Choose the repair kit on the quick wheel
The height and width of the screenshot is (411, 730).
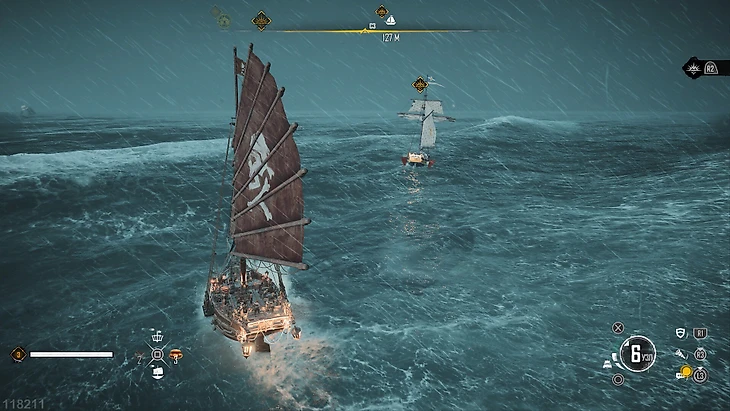click(x=140, y=355)
